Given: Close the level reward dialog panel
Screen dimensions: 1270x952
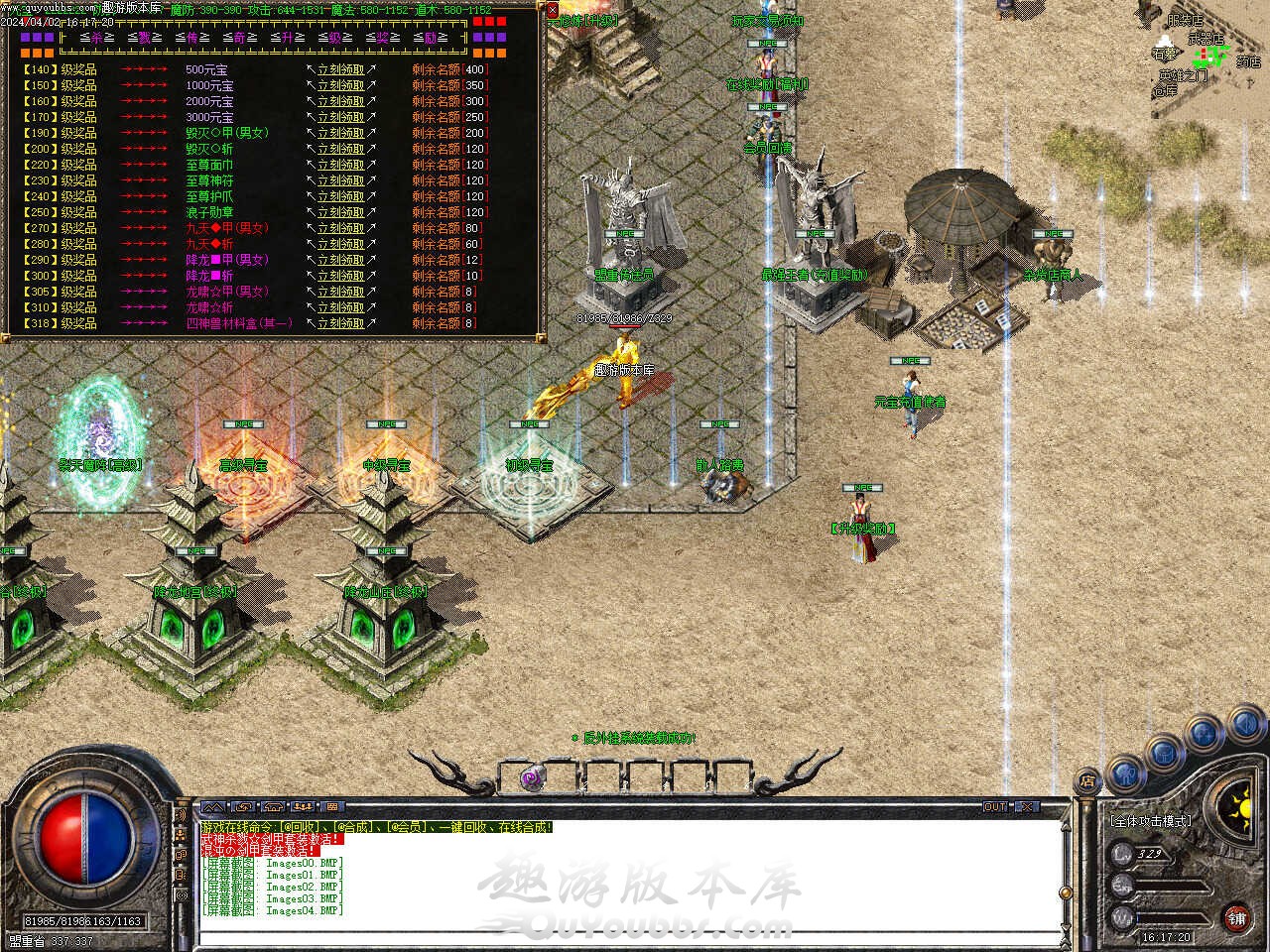Looking at the screenshot, I should [x=553, y=11].
